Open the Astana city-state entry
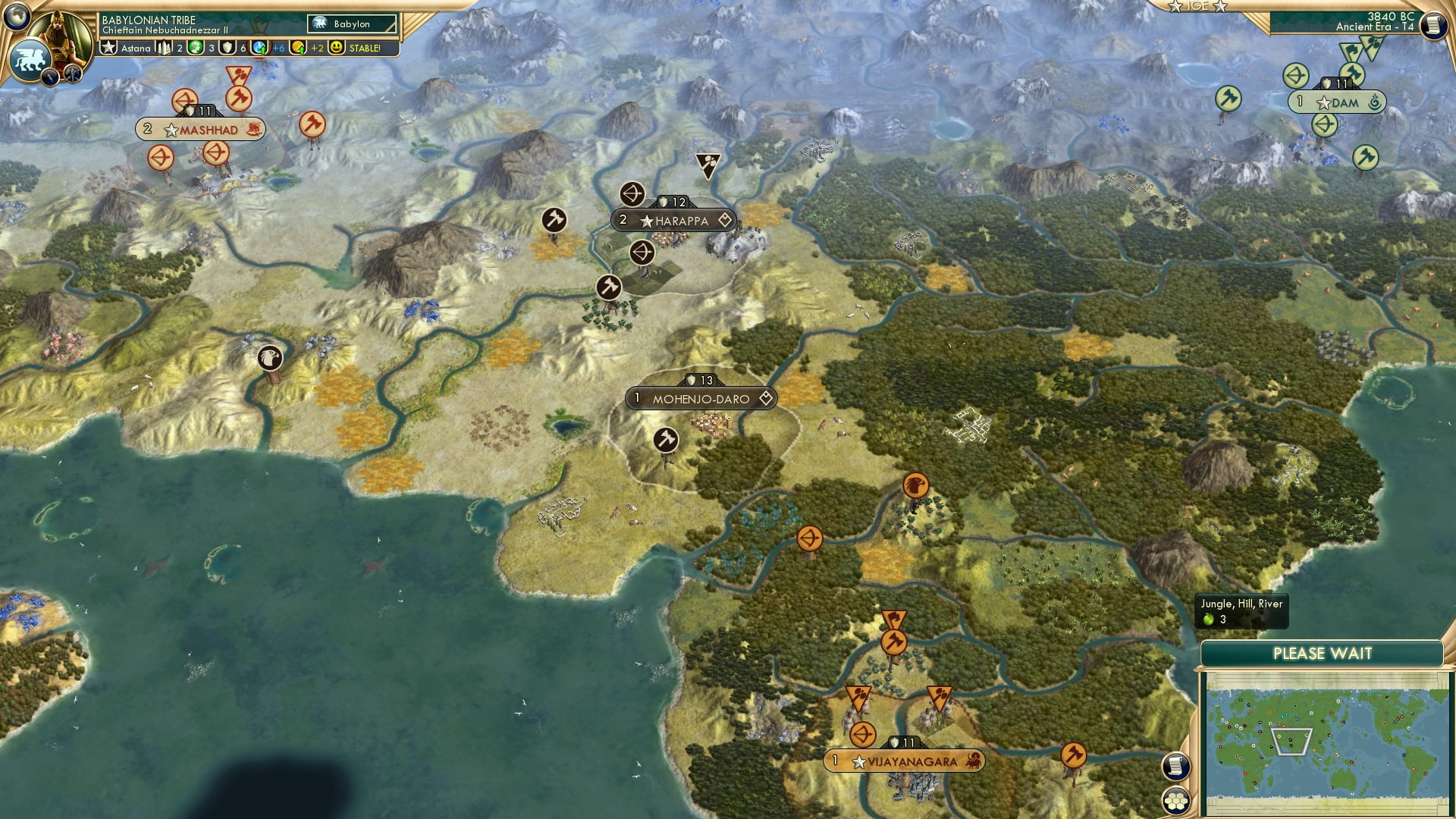 [x=127, y=47]
